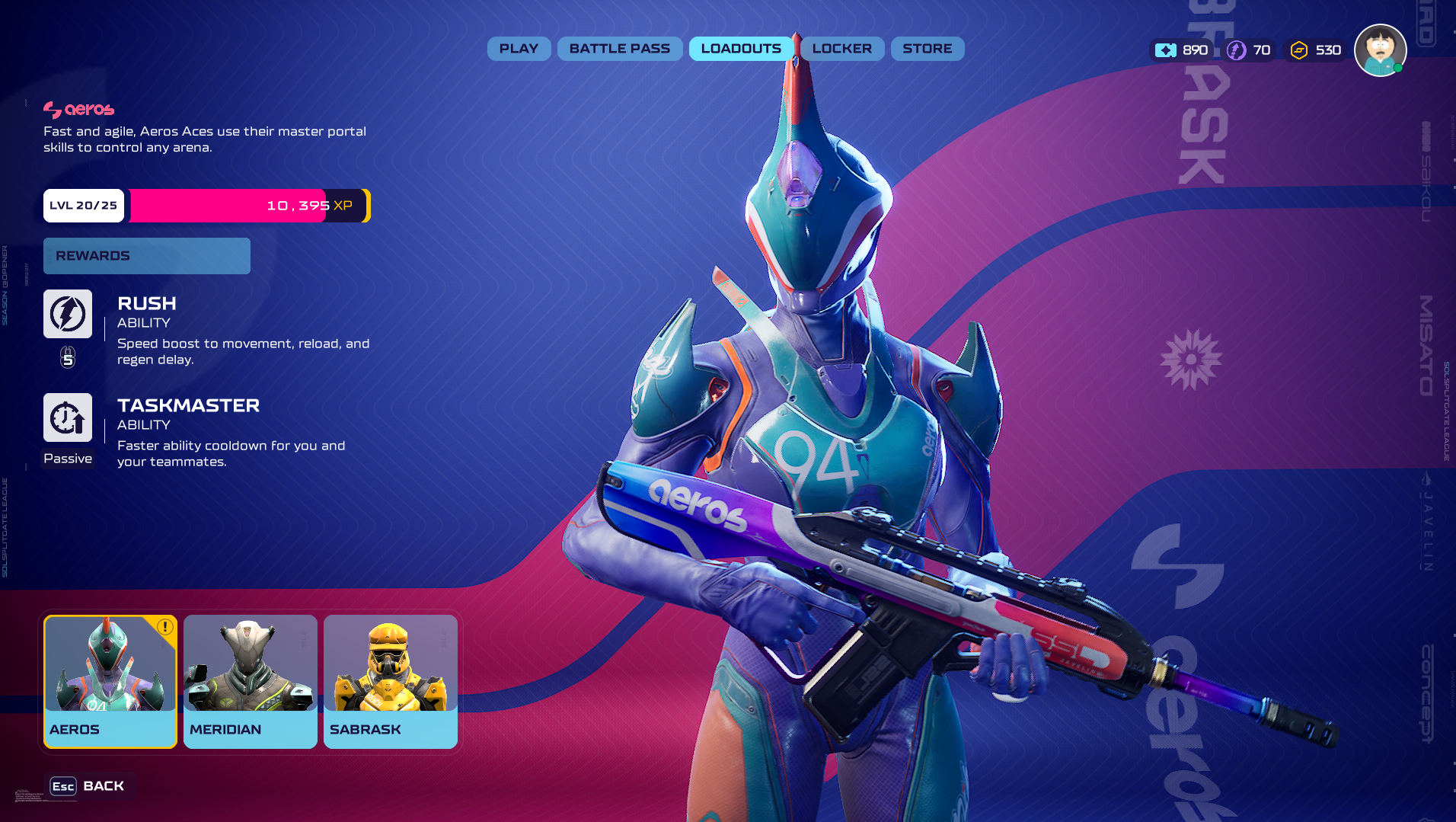Viewport: 1456px width, 822px height.
Task: Select the Meridian faction tile
Action: (251, 681)
